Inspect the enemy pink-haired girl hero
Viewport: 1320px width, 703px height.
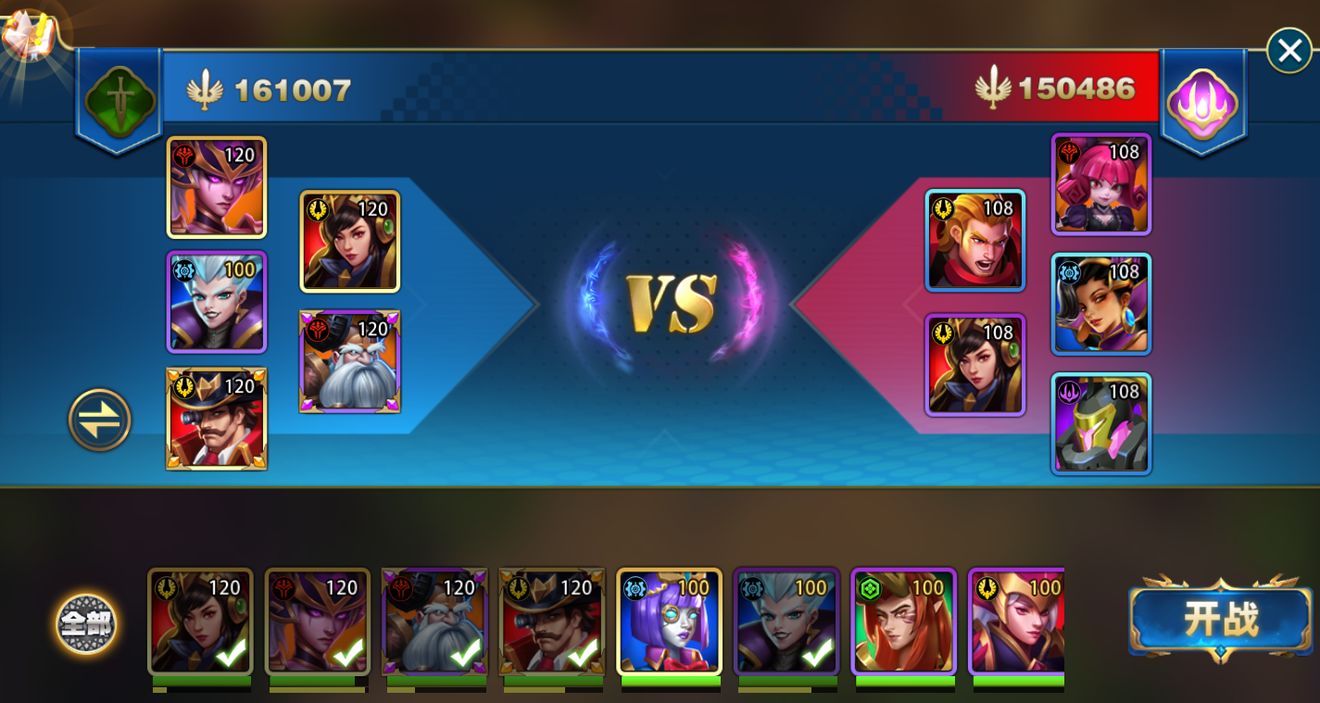1101,184
